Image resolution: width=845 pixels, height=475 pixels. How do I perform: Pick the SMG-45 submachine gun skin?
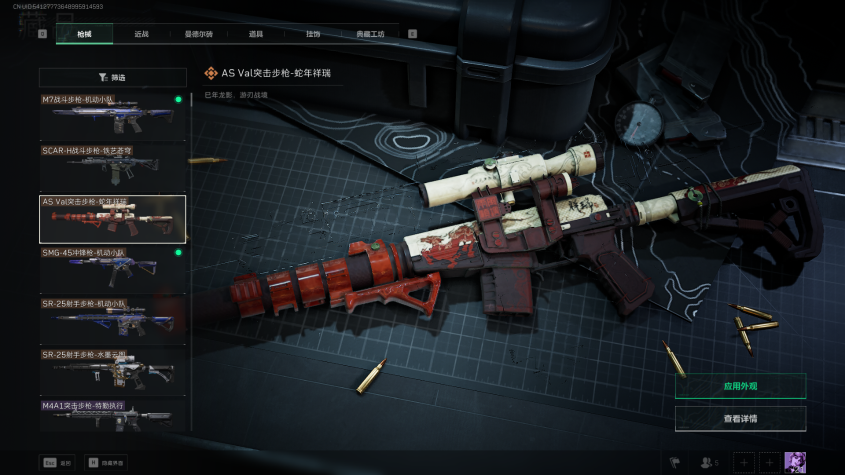113,268
